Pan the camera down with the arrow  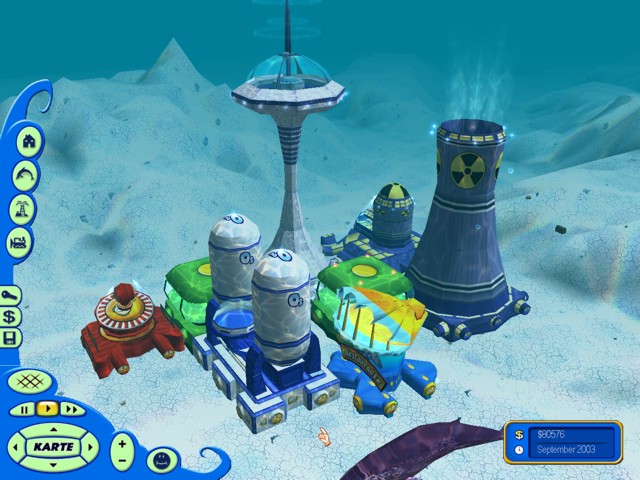coord(52,464)
